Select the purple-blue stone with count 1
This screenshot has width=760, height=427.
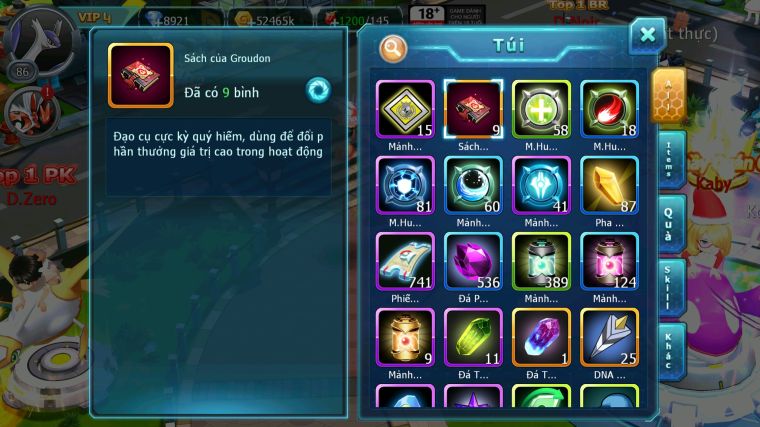tap(541, 337)
